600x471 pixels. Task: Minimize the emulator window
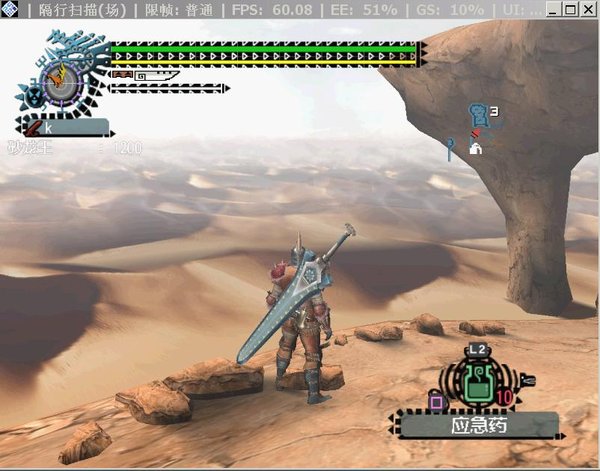coord(554,10)
